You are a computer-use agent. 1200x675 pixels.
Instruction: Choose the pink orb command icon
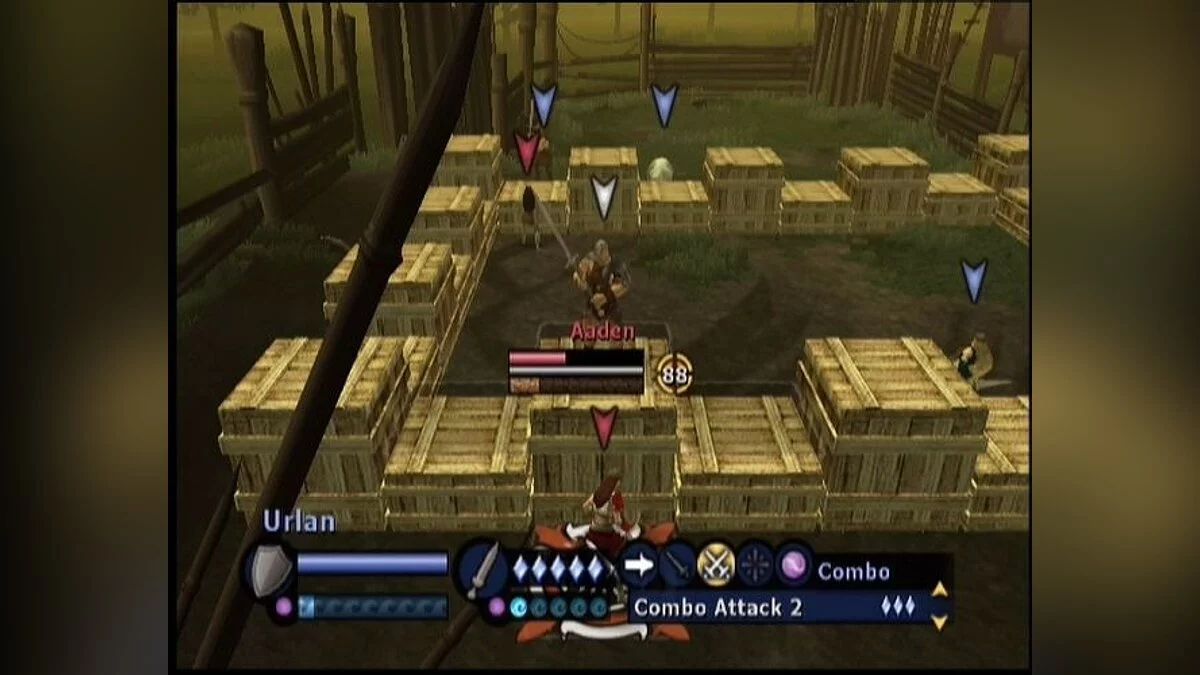795,566
